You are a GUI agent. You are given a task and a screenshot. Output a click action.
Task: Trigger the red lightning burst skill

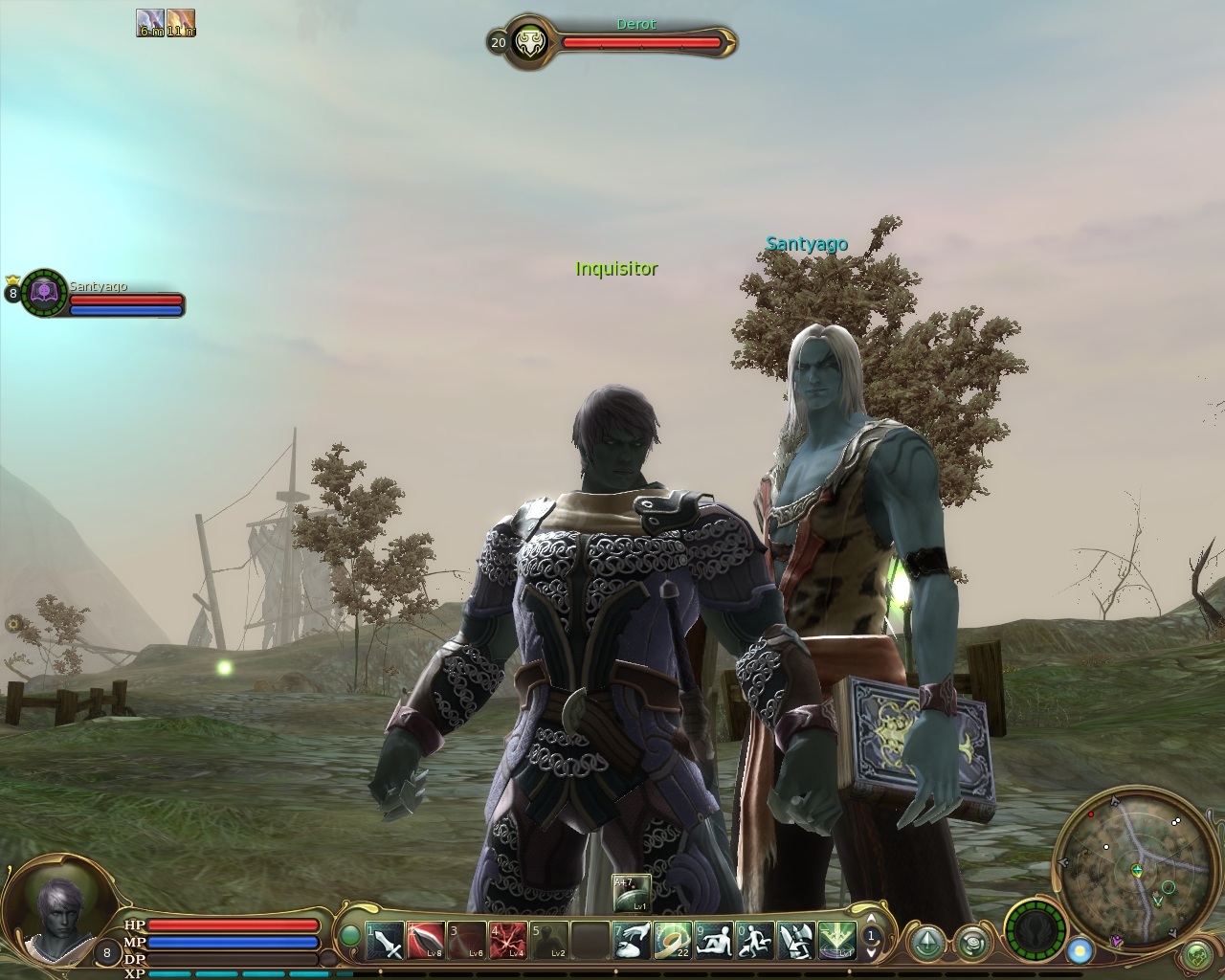click(x=507, y=941)
